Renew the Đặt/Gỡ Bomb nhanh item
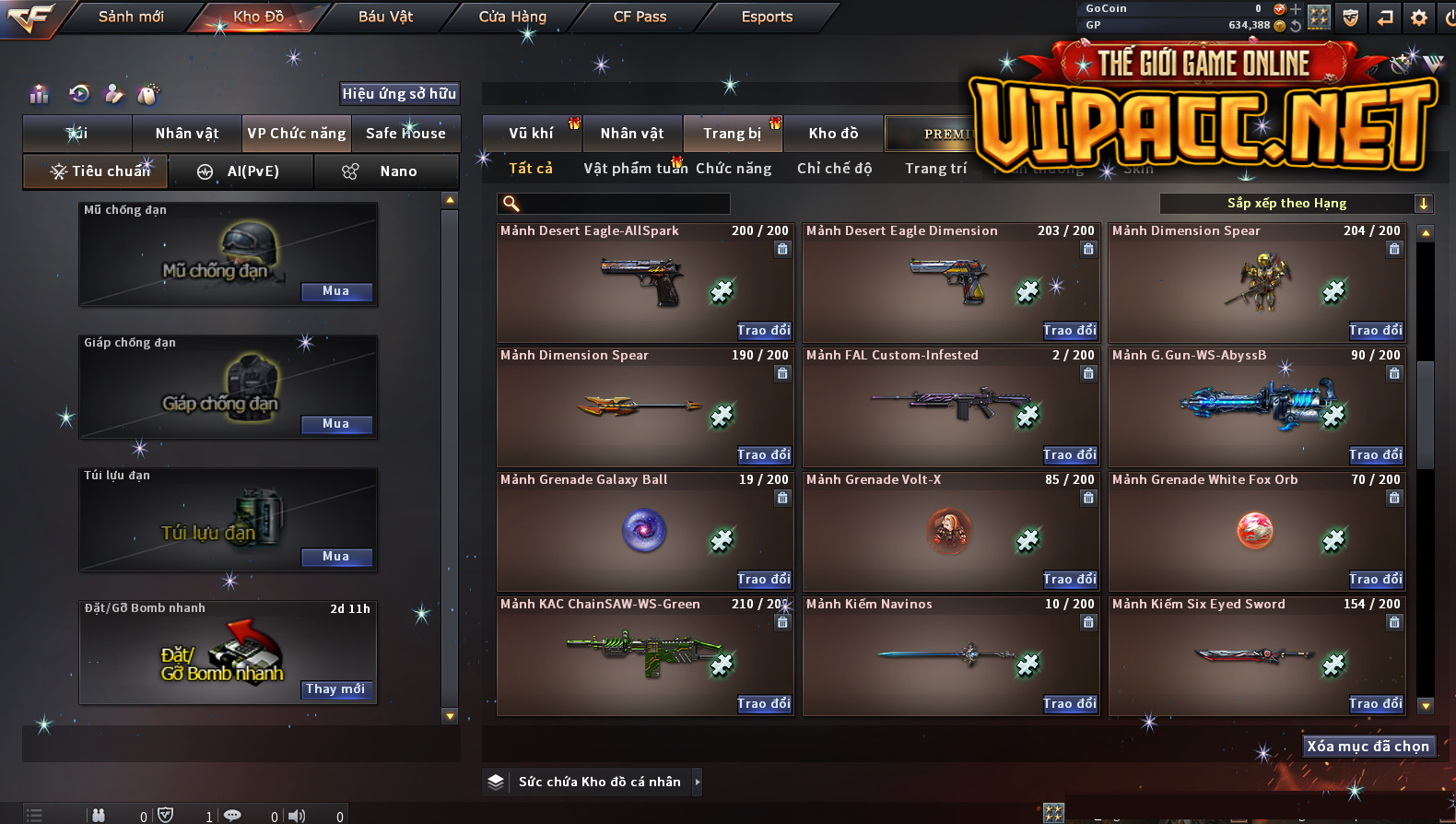Screen dimensions: 1456x824 [x=336, y=689]
